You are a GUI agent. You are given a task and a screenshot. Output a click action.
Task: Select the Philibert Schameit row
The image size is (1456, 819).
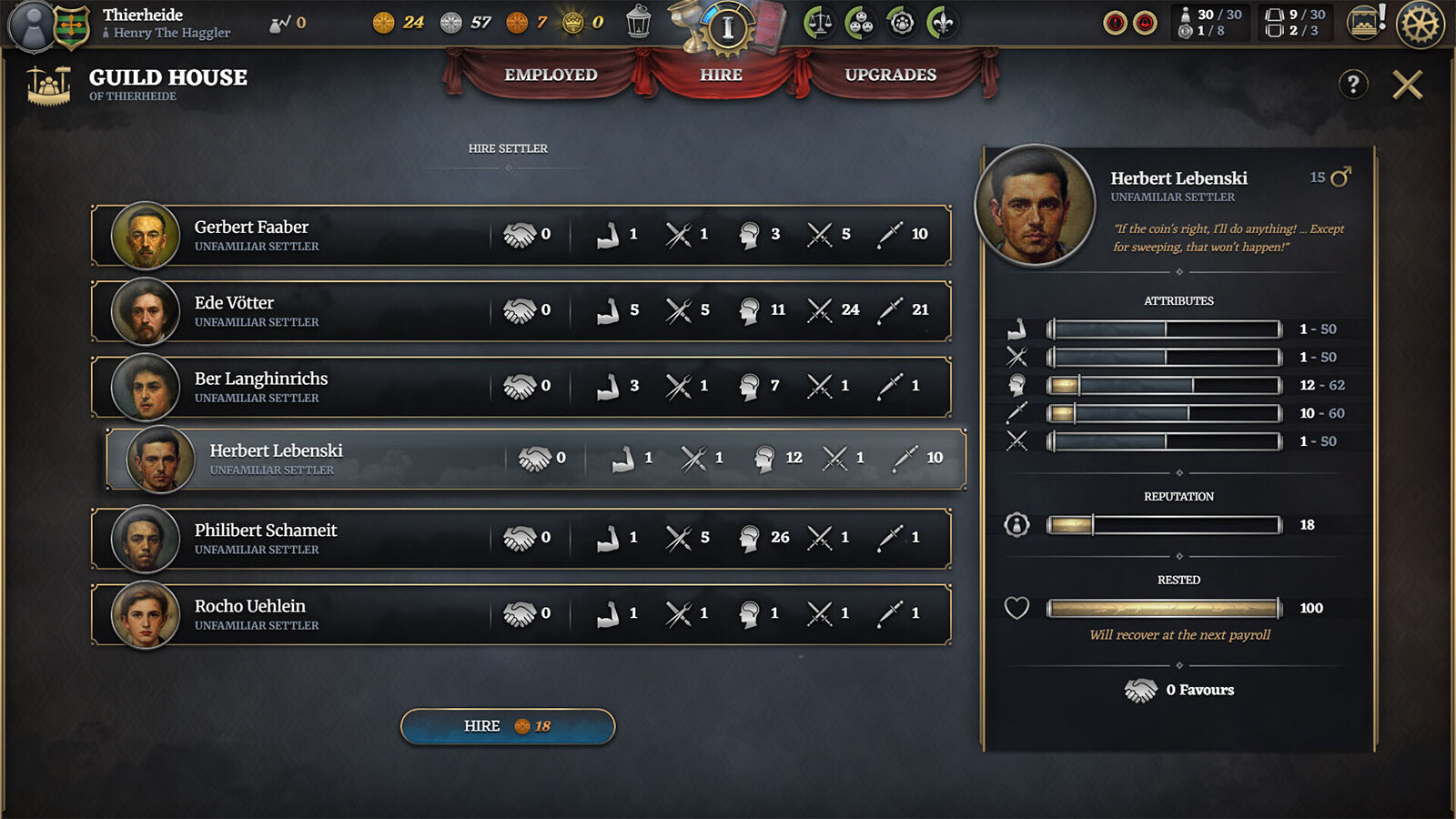521,539
